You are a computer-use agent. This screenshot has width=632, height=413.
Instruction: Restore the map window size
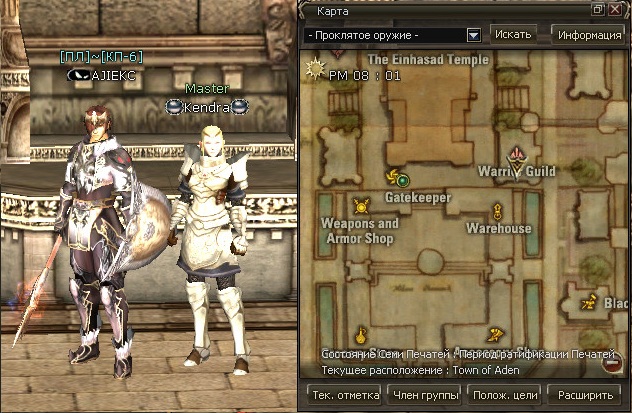click(598, 9)
